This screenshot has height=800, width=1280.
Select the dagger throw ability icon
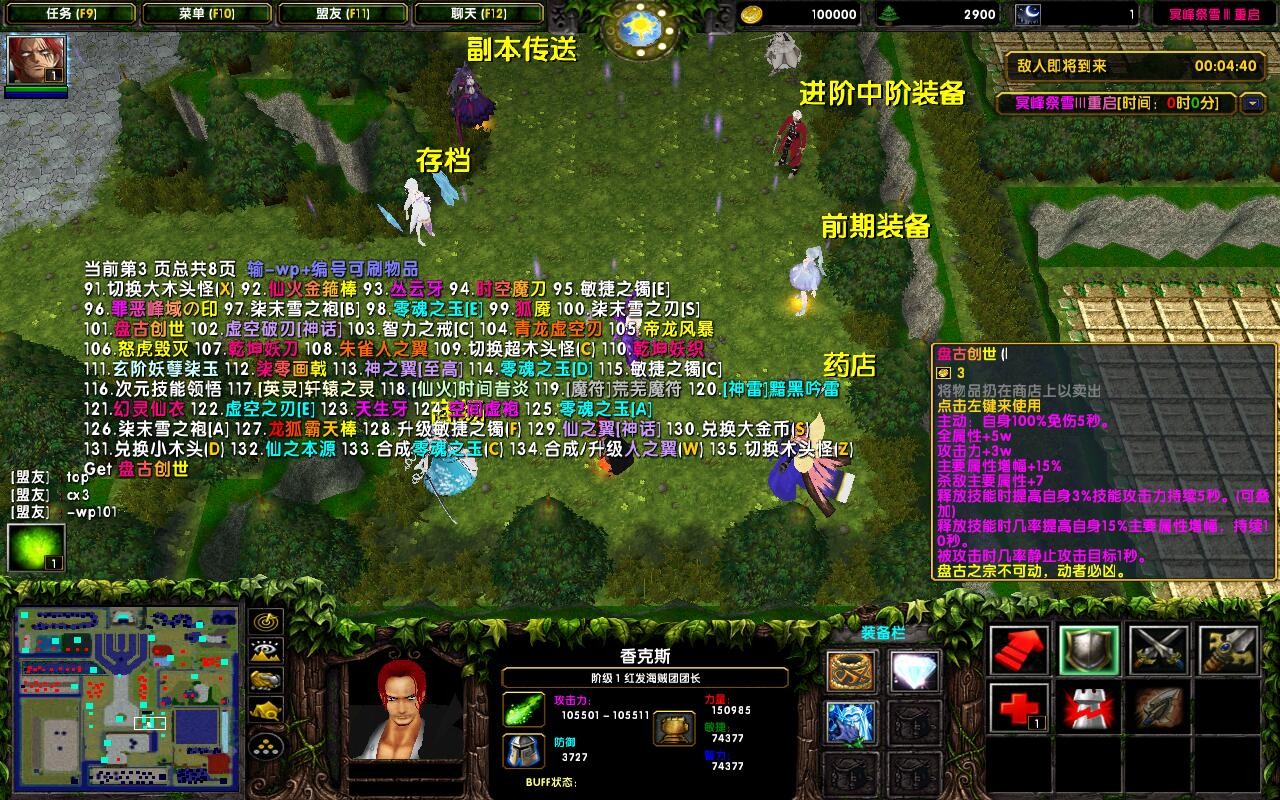(1158, 709)
